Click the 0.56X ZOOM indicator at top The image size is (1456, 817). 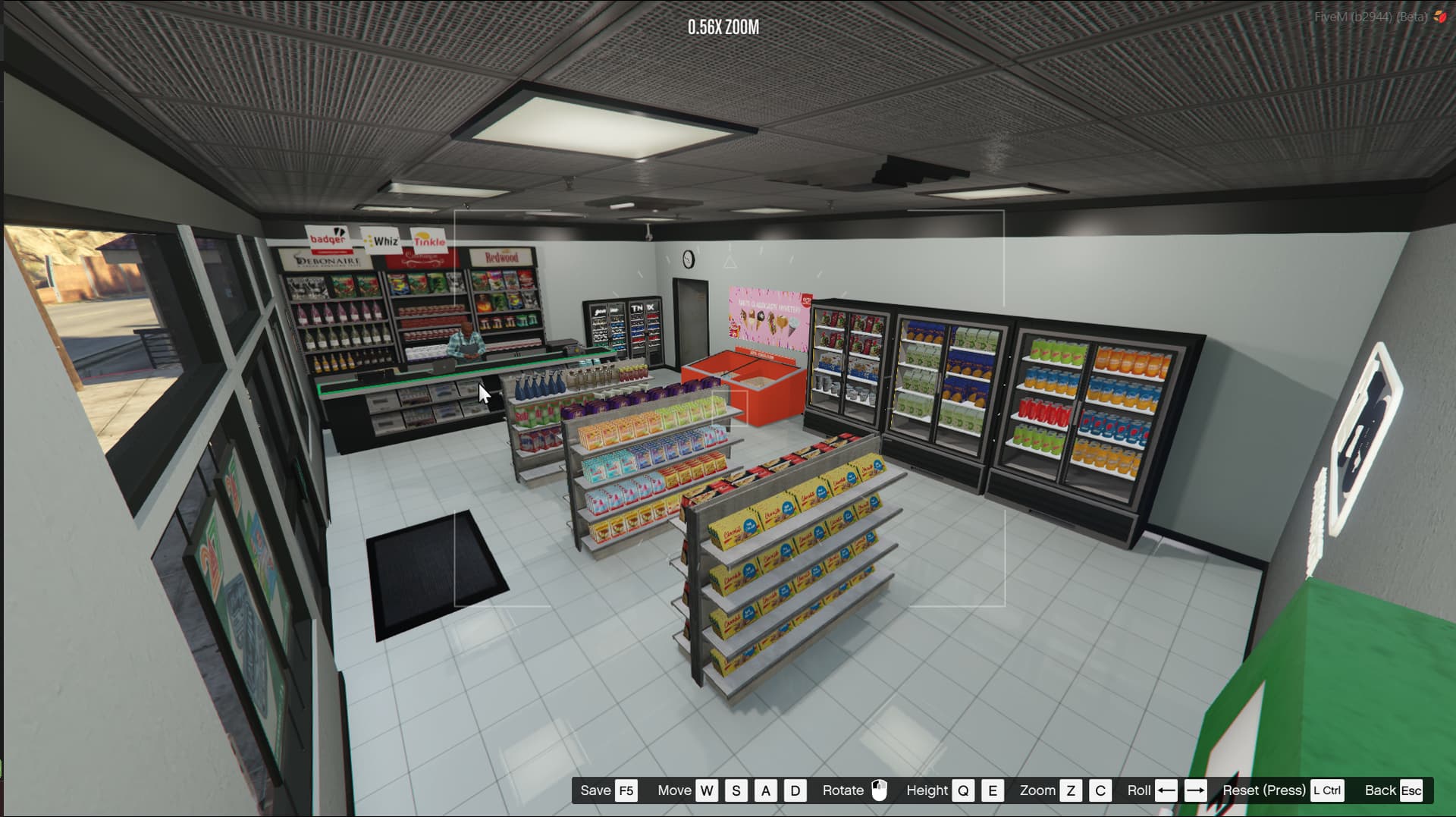click(x=722, y=28)
